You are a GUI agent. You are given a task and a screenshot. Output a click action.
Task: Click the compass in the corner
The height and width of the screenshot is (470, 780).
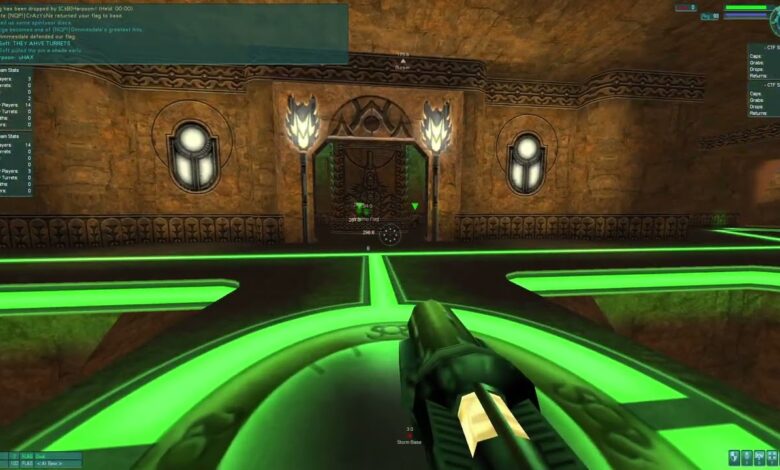[773, 22]
